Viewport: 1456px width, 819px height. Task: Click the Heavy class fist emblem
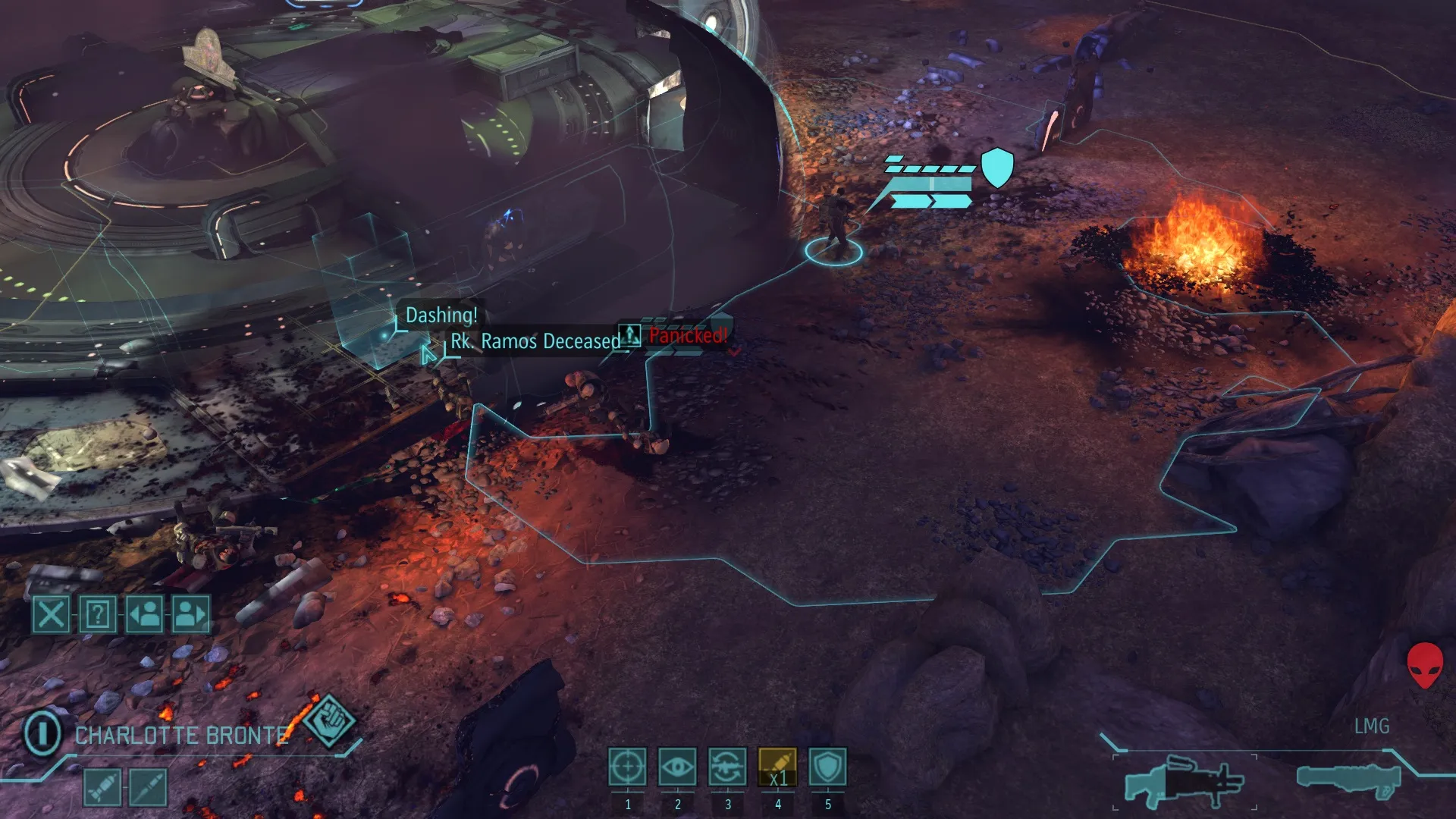point(328,720)
